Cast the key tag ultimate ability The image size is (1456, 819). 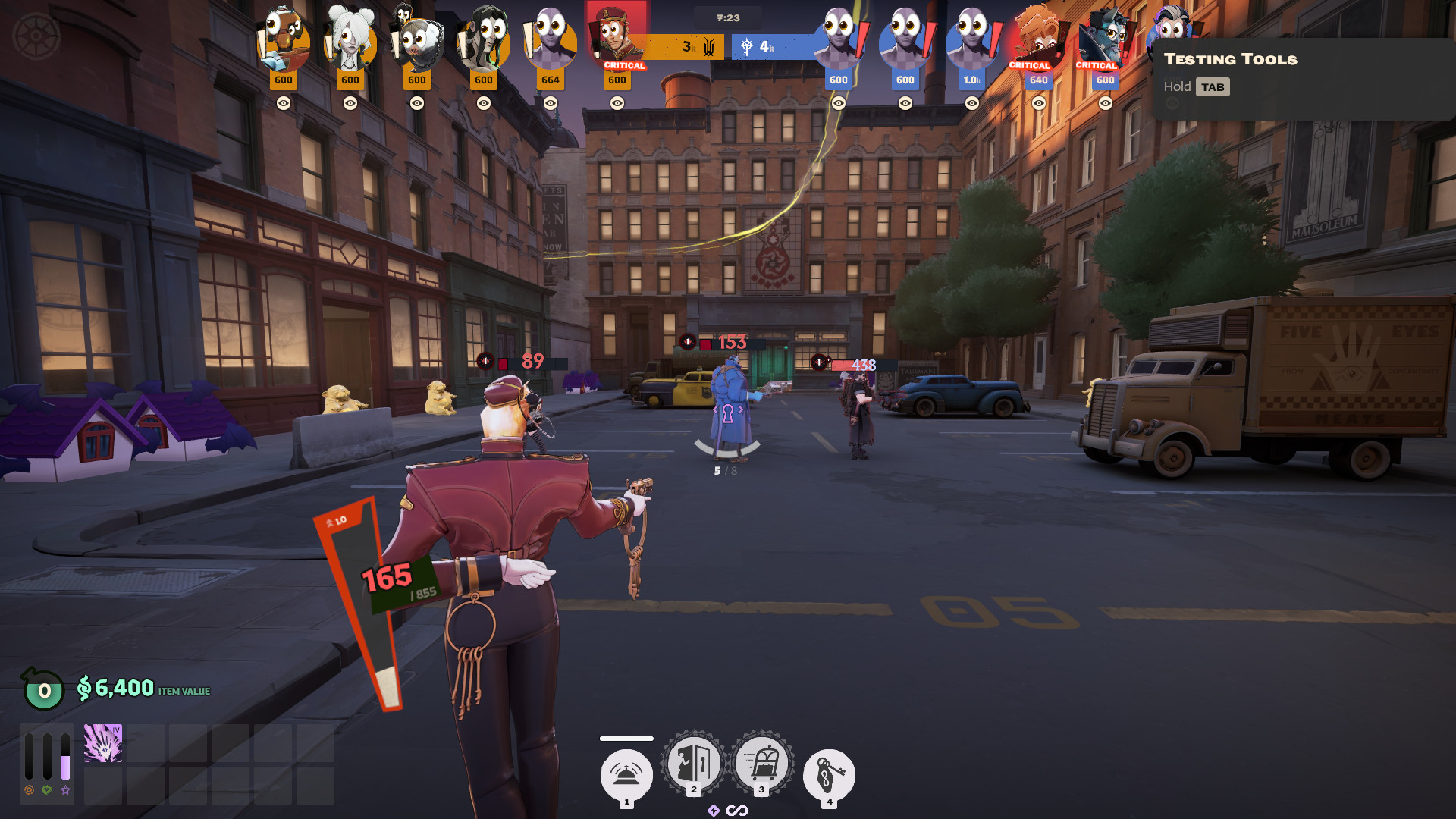(x=829, y=775)
